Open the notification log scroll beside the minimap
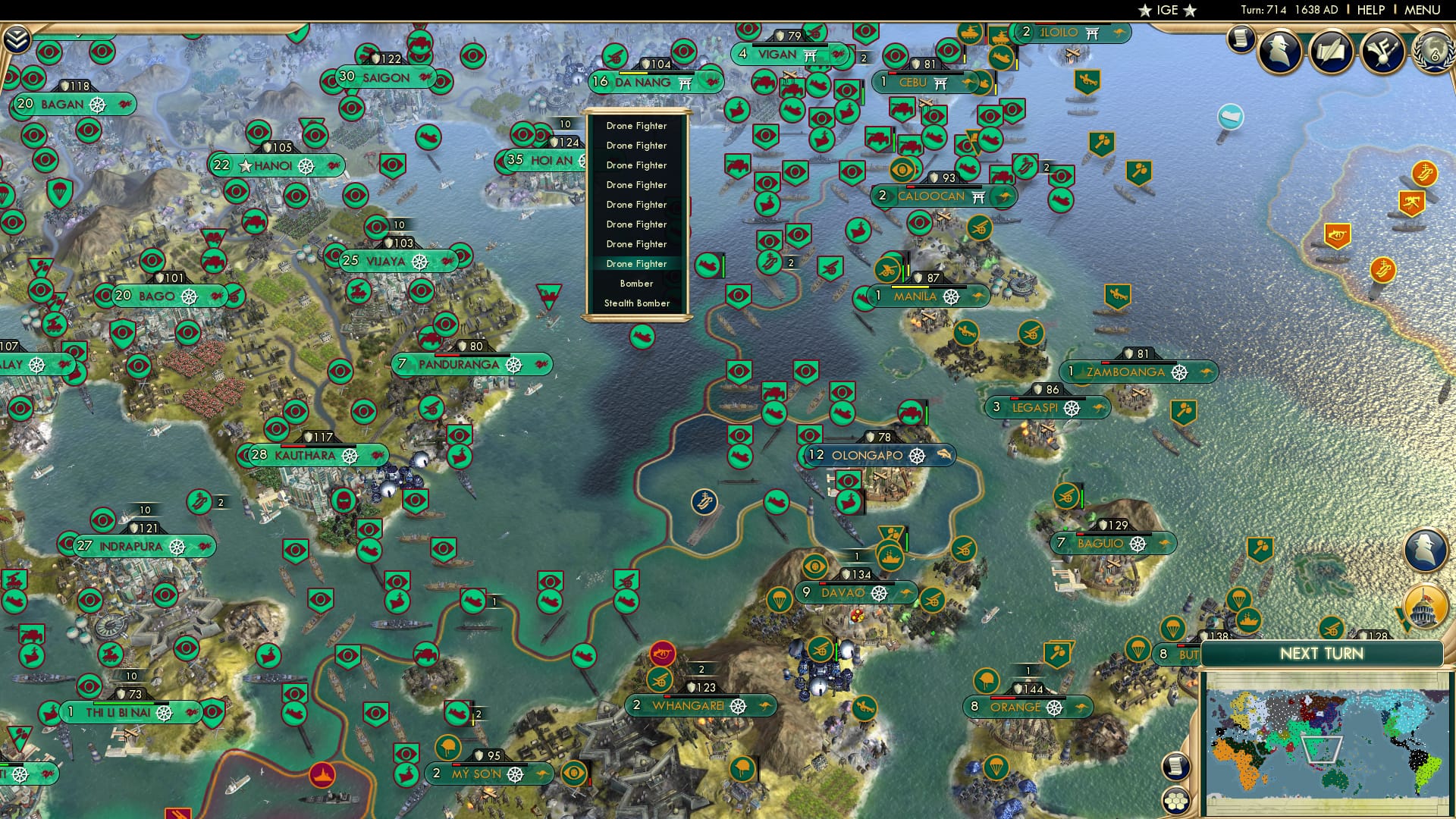 point(1175,766)
